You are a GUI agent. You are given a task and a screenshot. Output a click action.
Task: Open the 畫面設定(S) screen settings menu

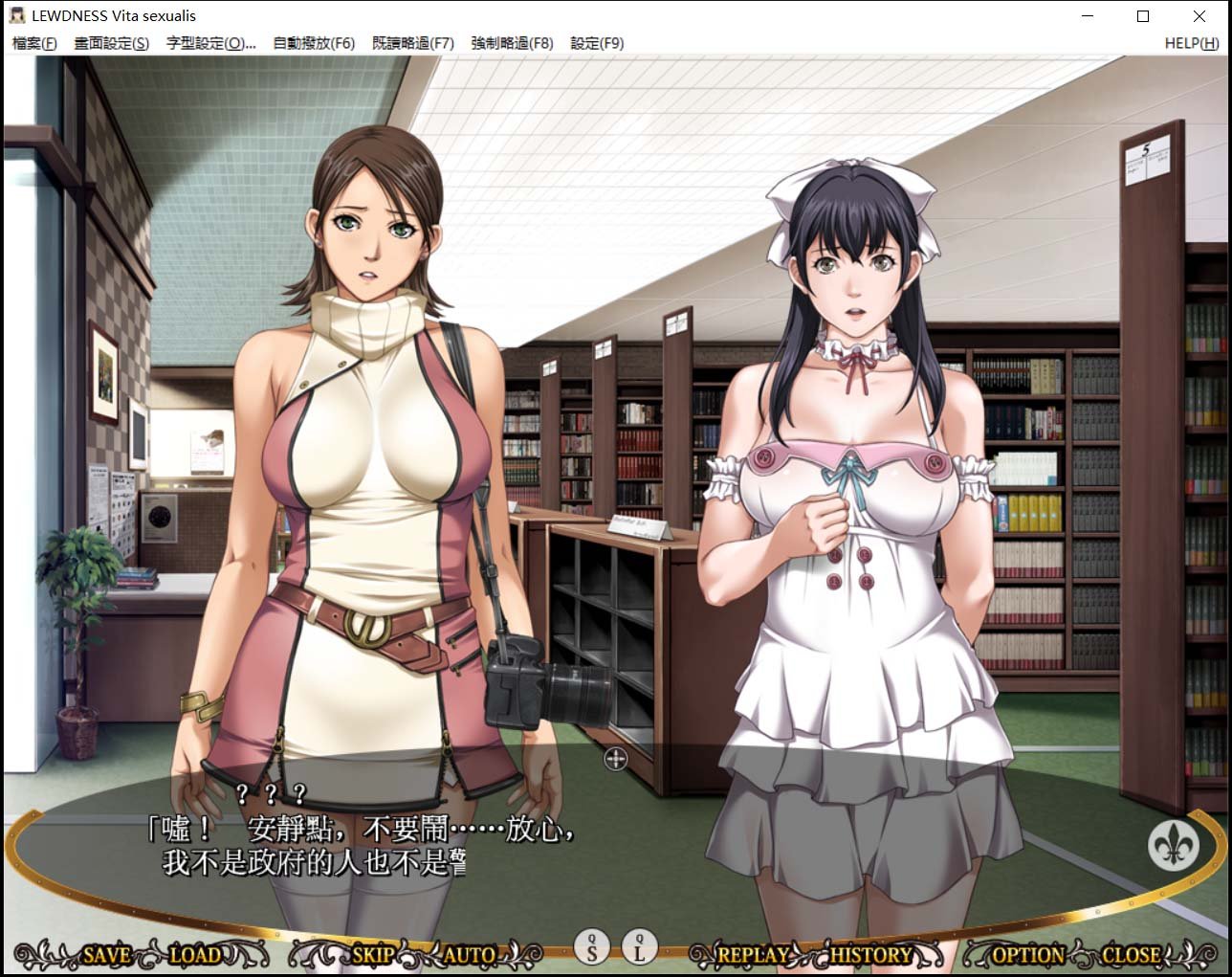coord(112,43)
